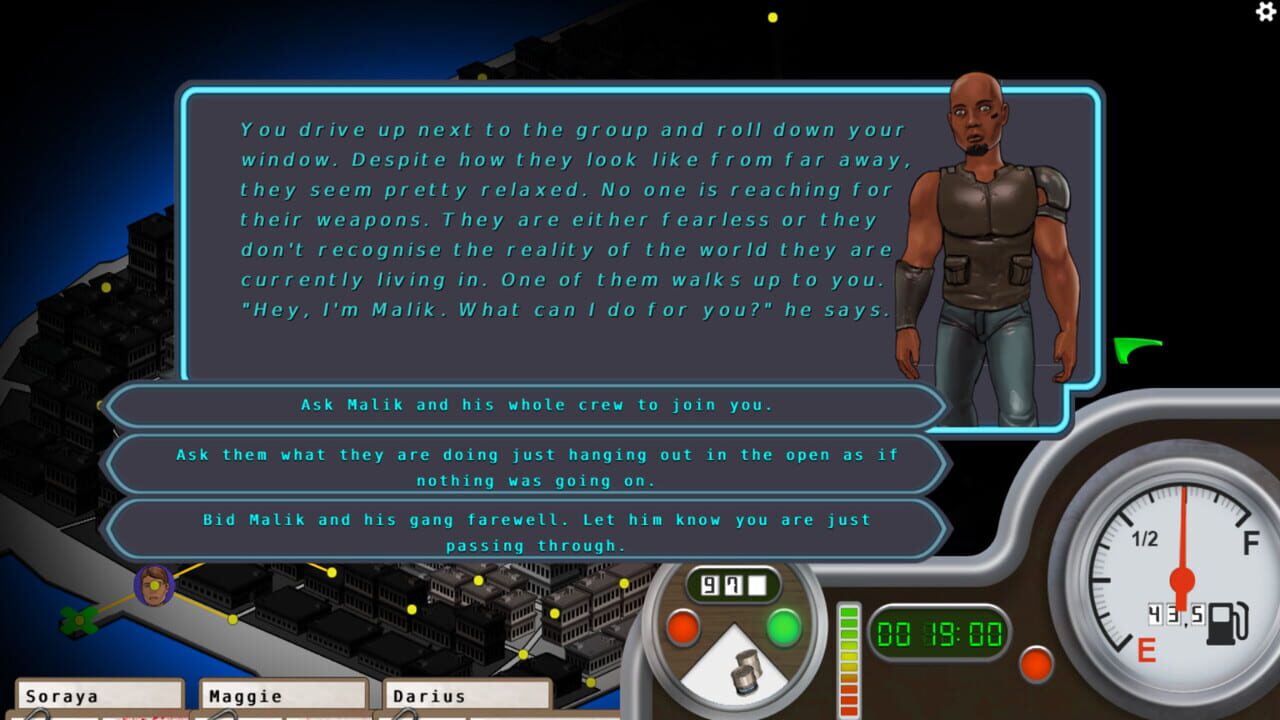This screenshot has height=720, width=1280.
Task: Select Soraya's character card
Action: tap(99, 697)
